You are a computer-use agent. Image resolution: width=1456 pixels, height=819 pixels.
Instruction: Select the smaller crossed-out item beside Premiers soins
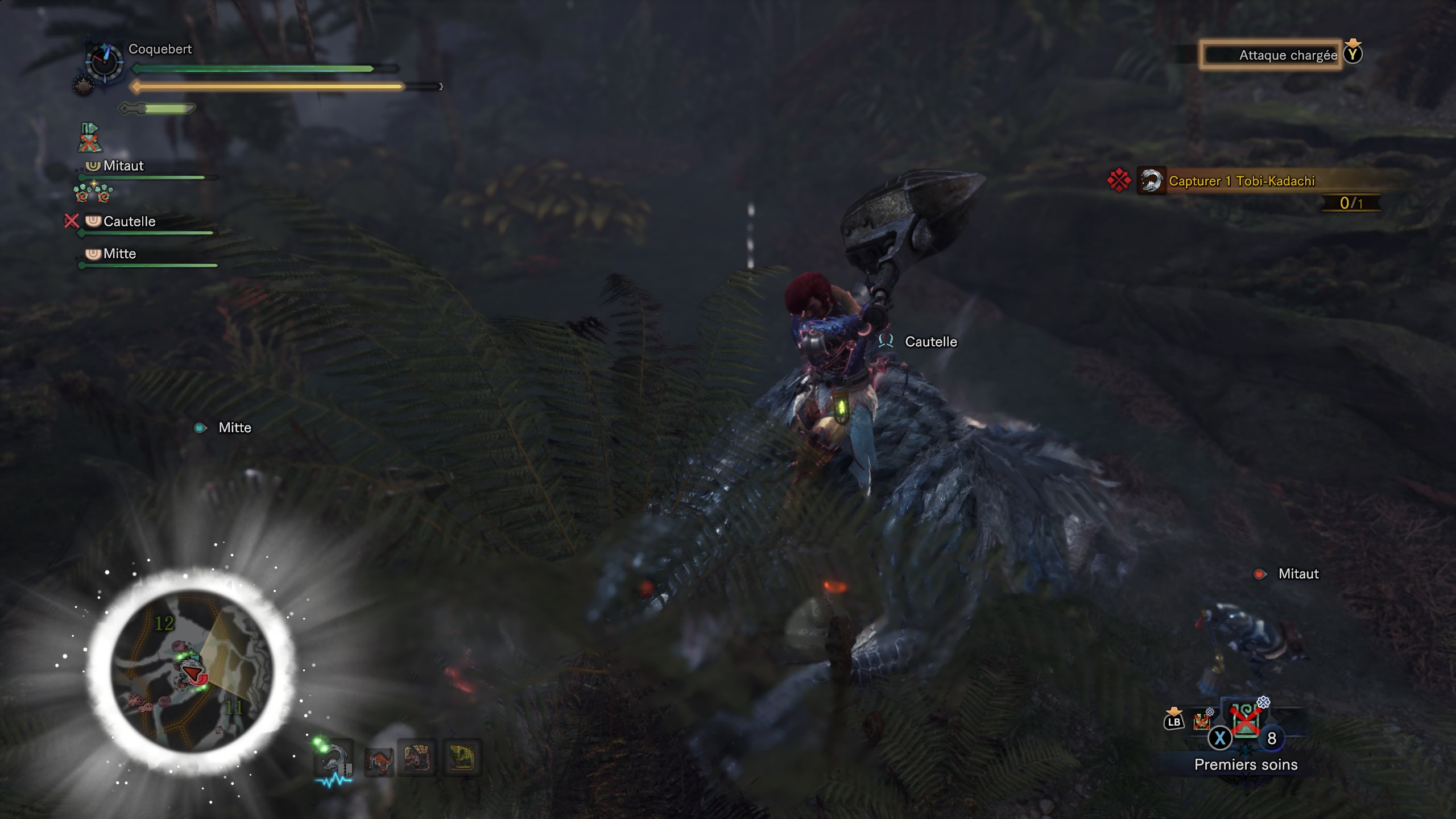pos(1202,721)
